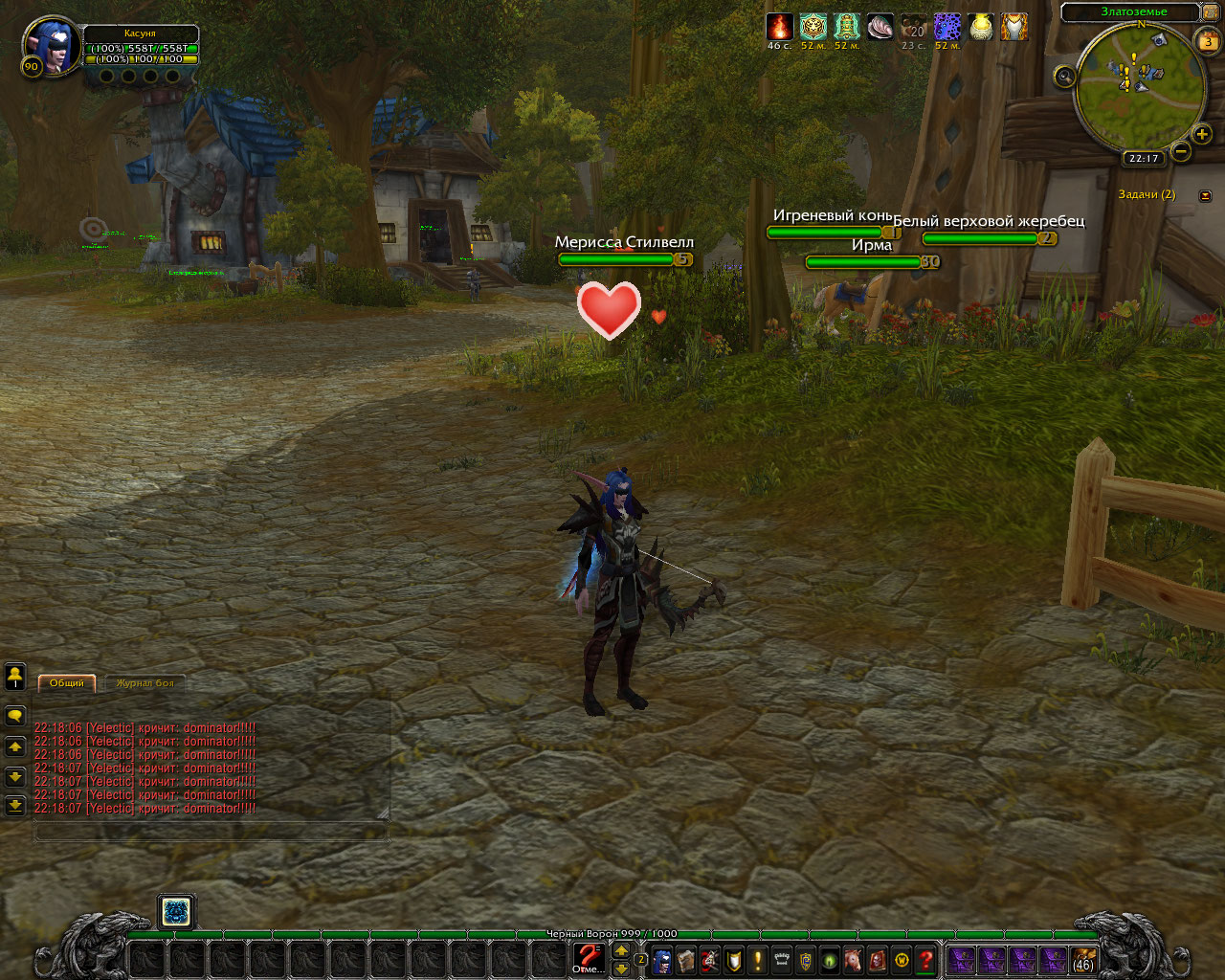Open the chat menu speech bubble button

click(x=15, y=715)
